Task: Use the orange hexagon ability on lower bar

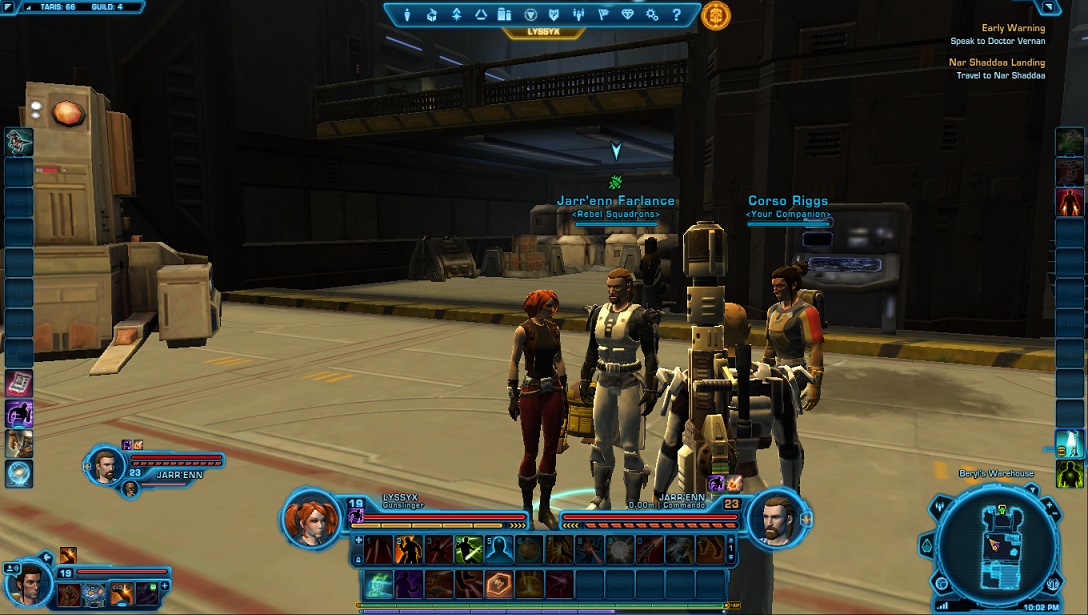Action: [499, 583]
